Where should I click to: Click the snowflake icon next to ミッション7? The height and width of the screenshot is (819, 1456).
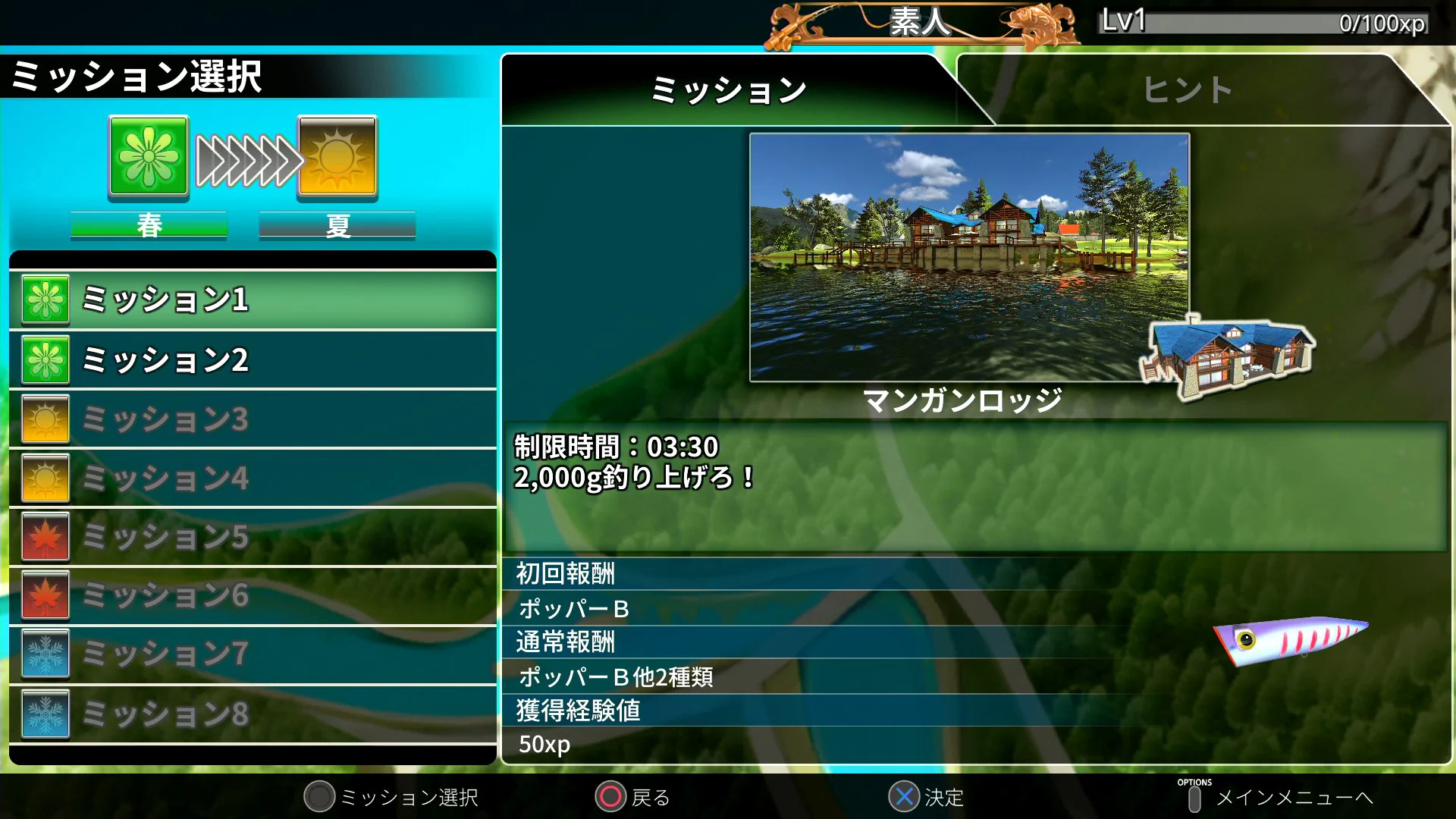click(x=44, y=653)
